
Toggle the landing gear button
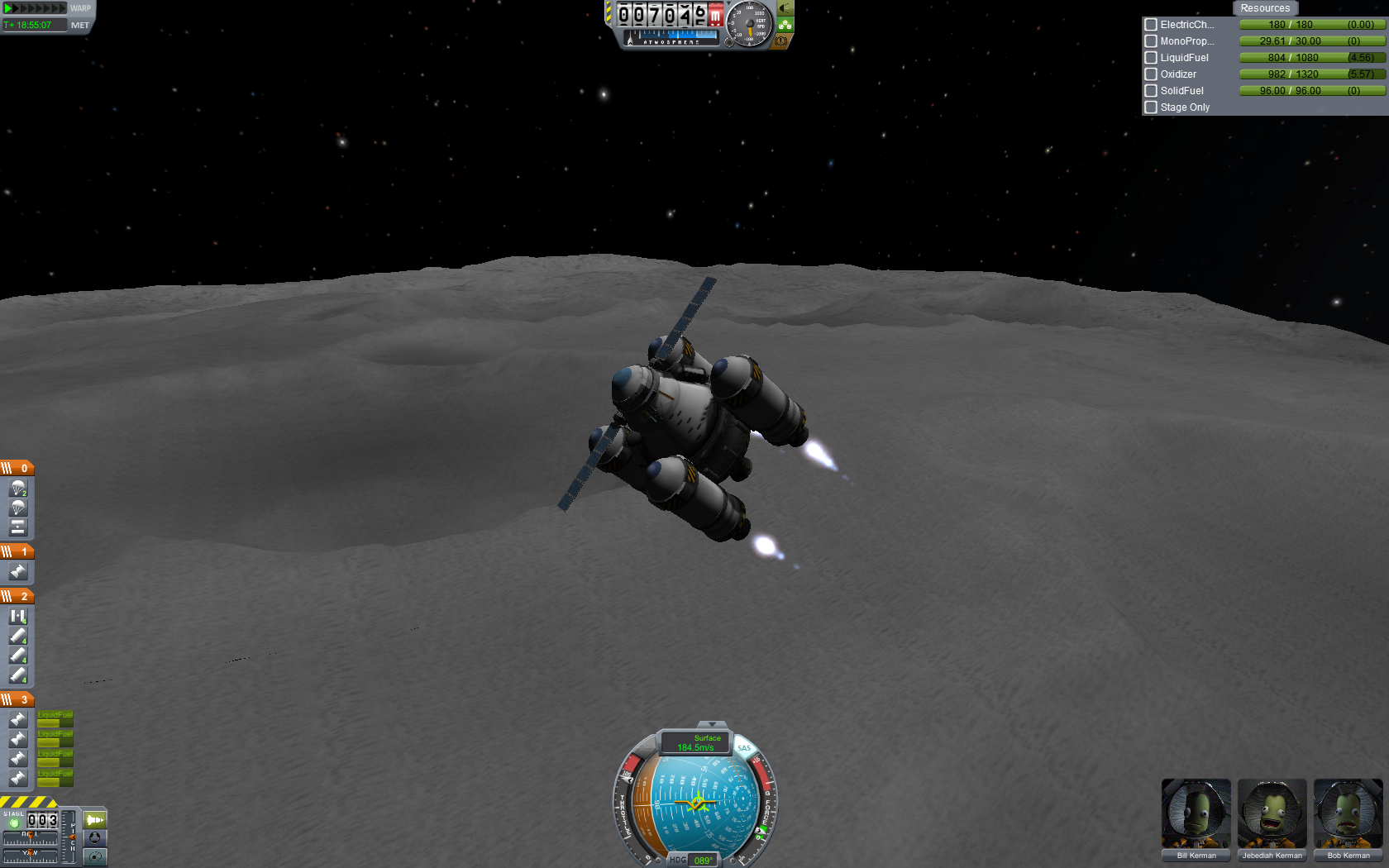click(x=785, y=25)
